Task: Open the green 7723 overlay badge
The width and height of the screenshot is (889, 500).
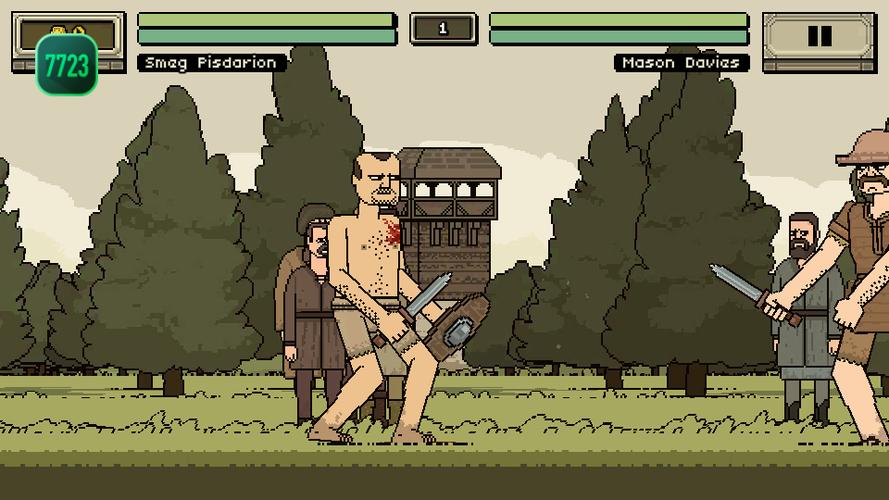Action: pos(67,66)
